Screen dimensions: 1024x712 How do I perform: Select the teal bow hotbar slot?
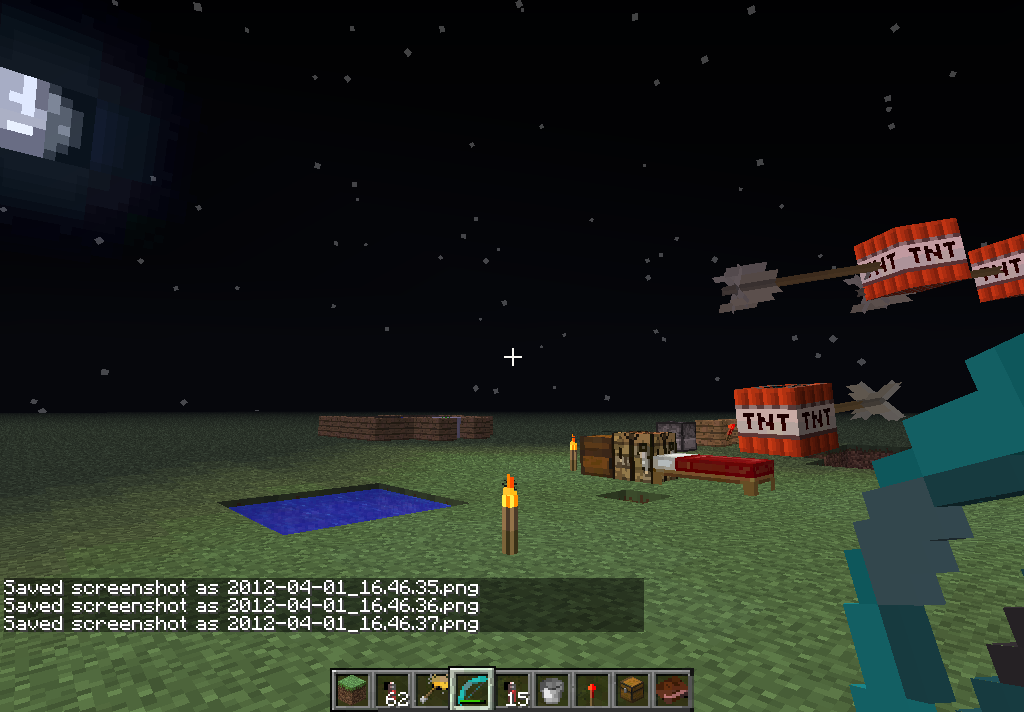tap(472, 690)
